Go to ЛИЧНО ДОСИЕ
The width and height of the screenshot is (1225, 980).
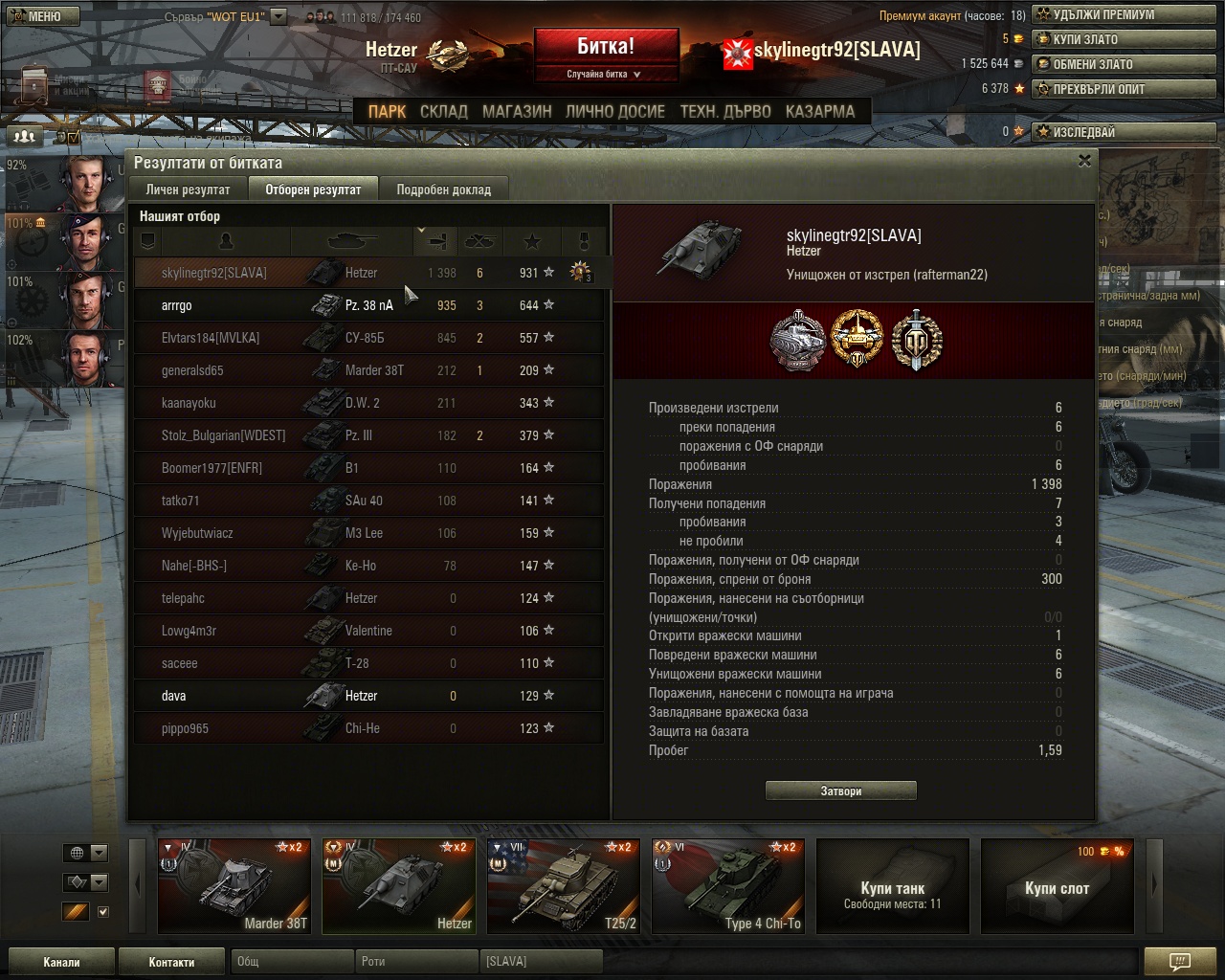pos(614,111)
